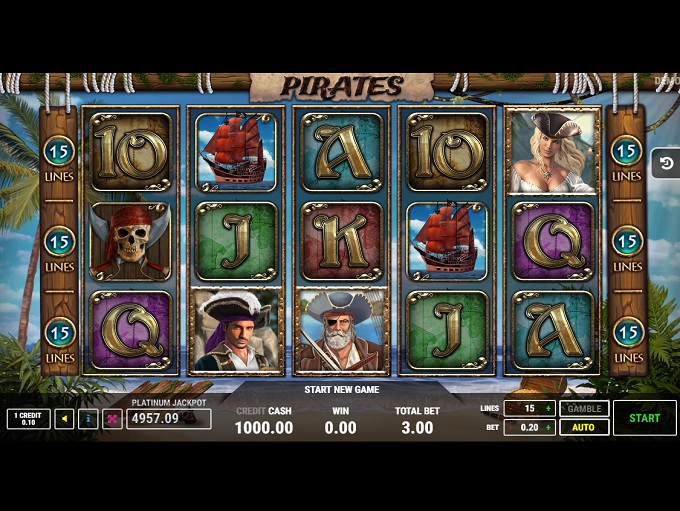Open the blue info paytable button

[88, 419]
